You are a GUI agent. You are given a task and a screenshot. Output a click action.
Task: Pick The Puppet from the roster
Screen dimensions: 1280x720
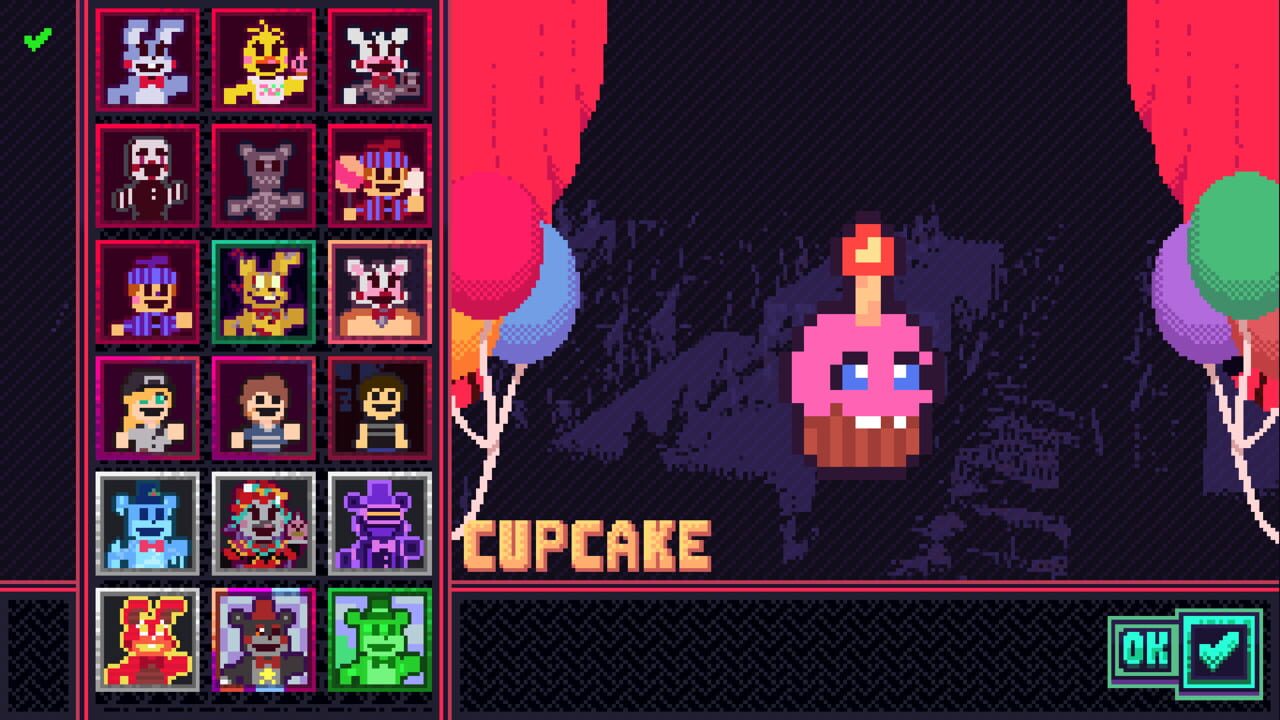pyautogui.click(x=148, y=177)
